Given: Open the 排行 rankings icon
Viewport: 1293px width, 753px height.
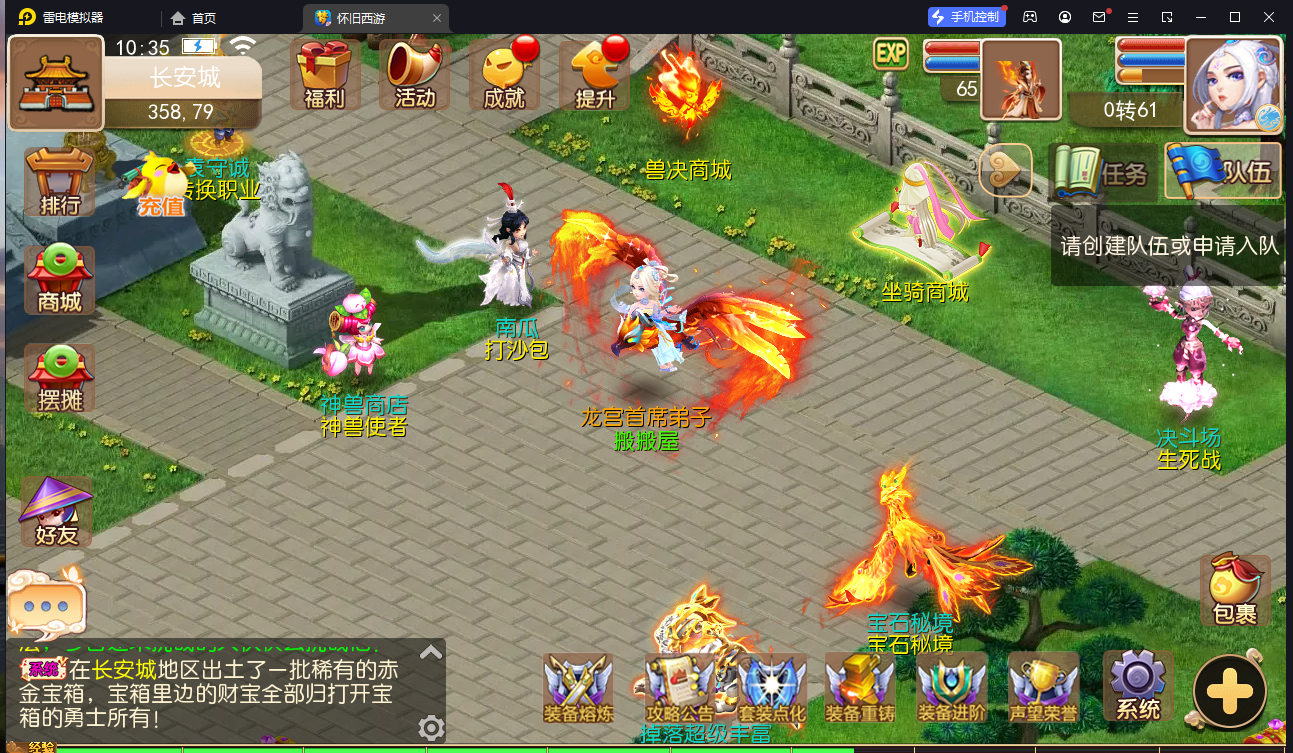Looking at the screenshot, I should coord(57,180).
